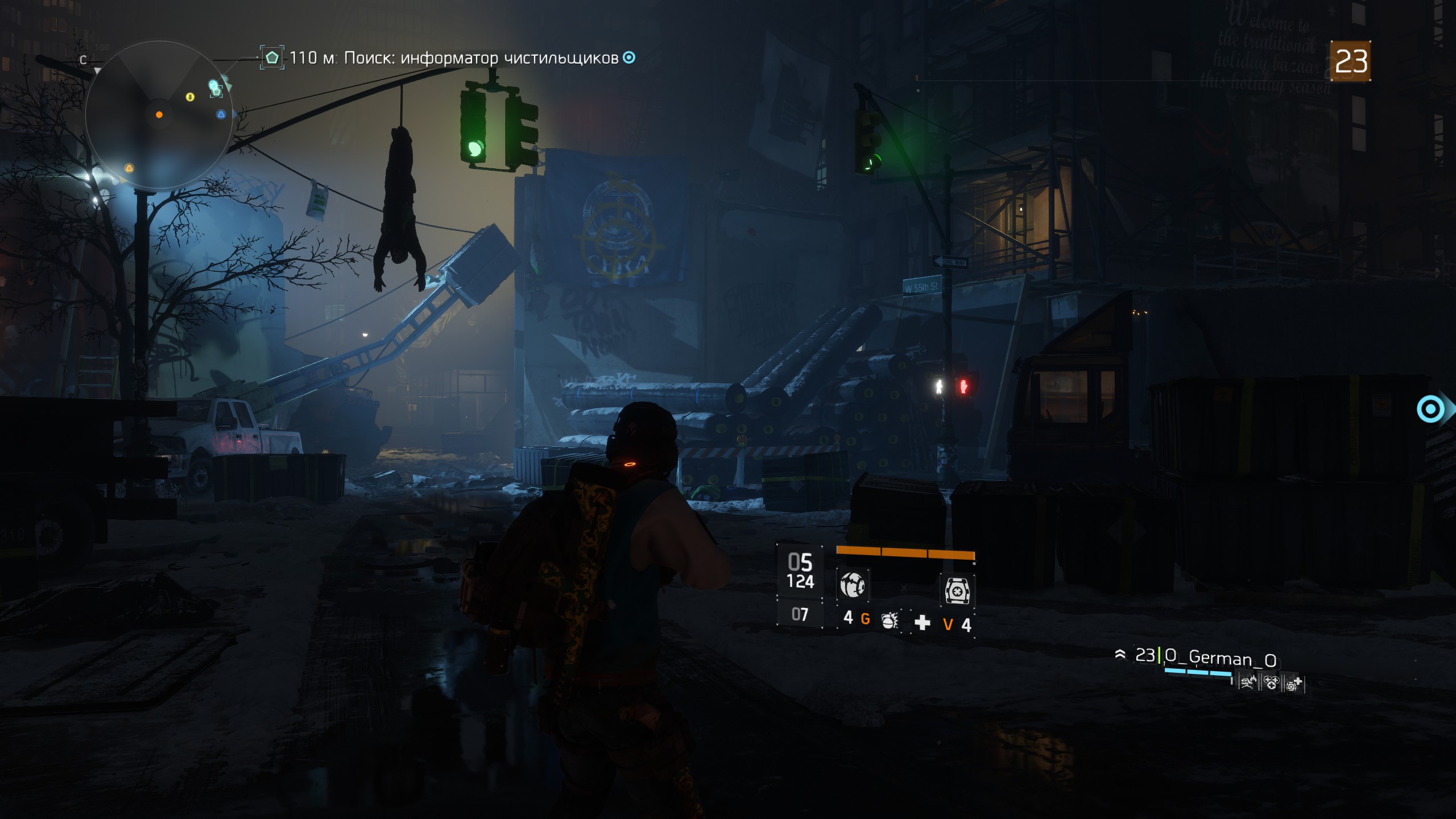Click the support station icon under O_German_O
Image resolution: width=1456 pixels, height=819 pixels.
pos(1293,682)
